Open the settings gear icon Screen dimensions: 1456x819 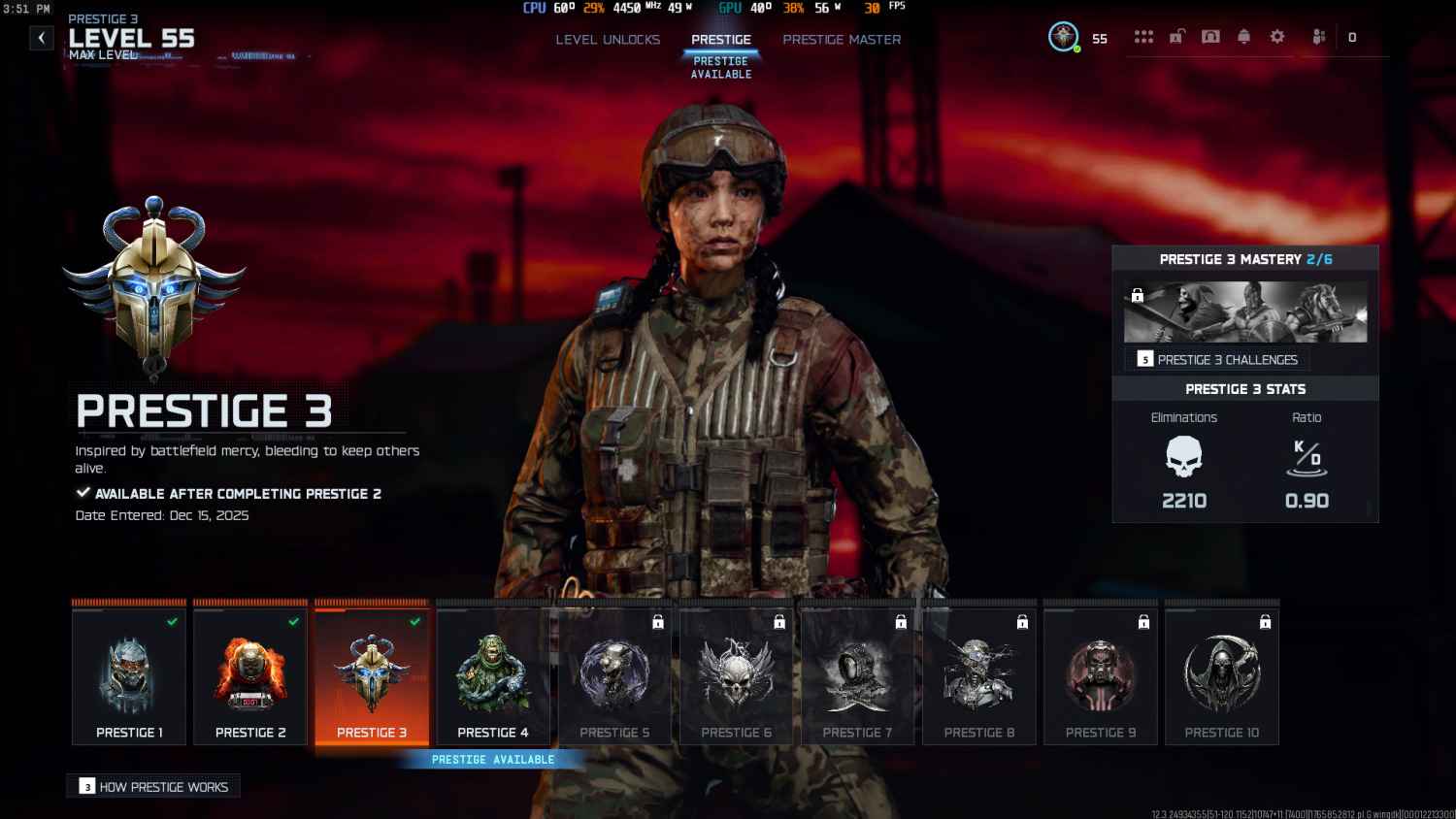click(1276, 36)
